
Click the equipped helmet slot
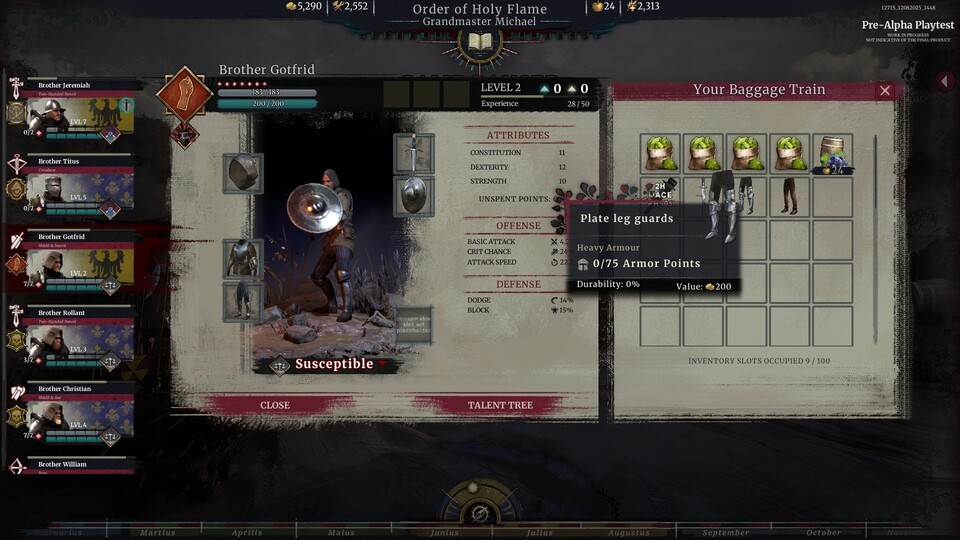(x=243, y=173)
